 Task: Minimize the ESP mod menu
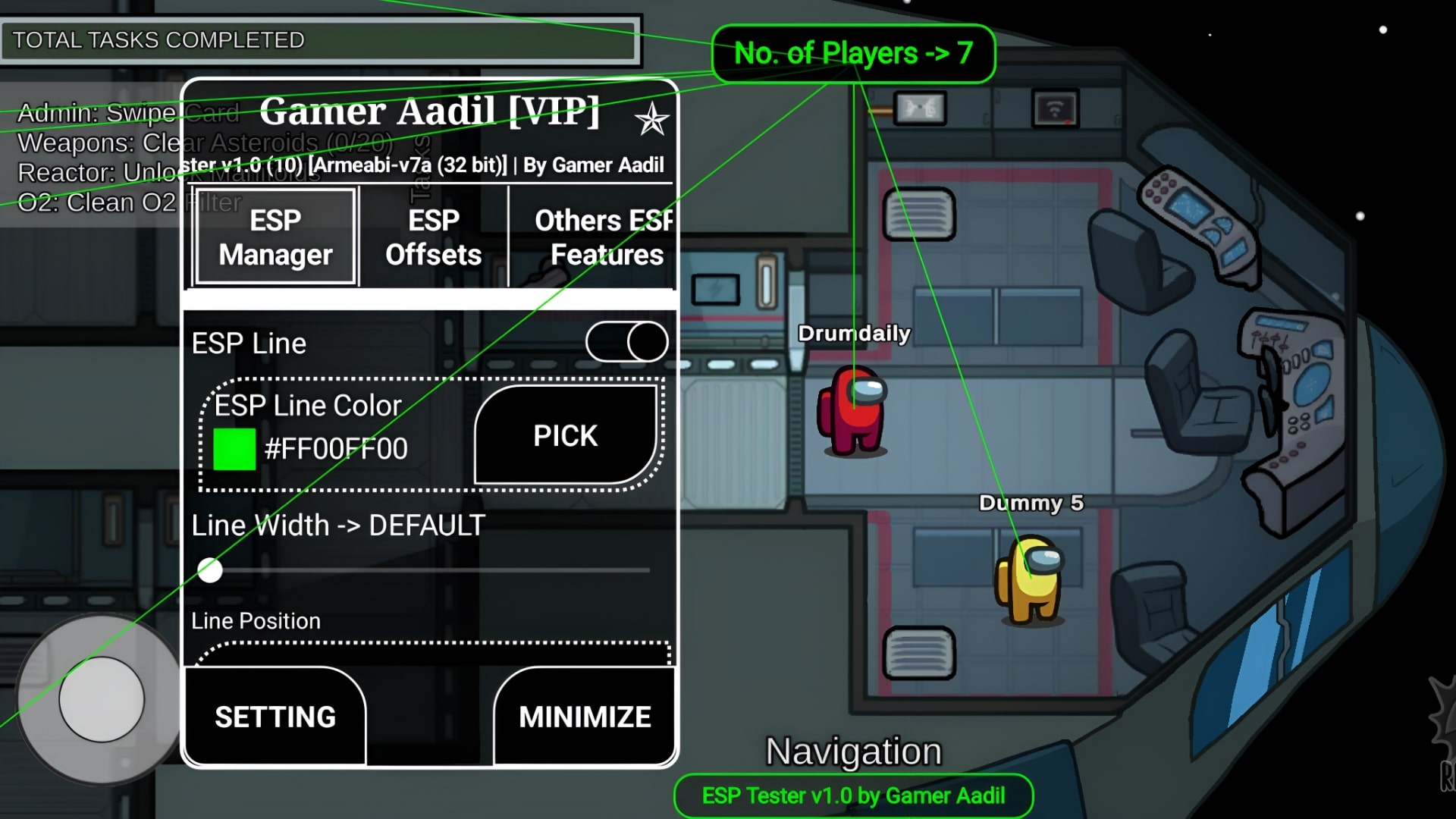[582, 716]
